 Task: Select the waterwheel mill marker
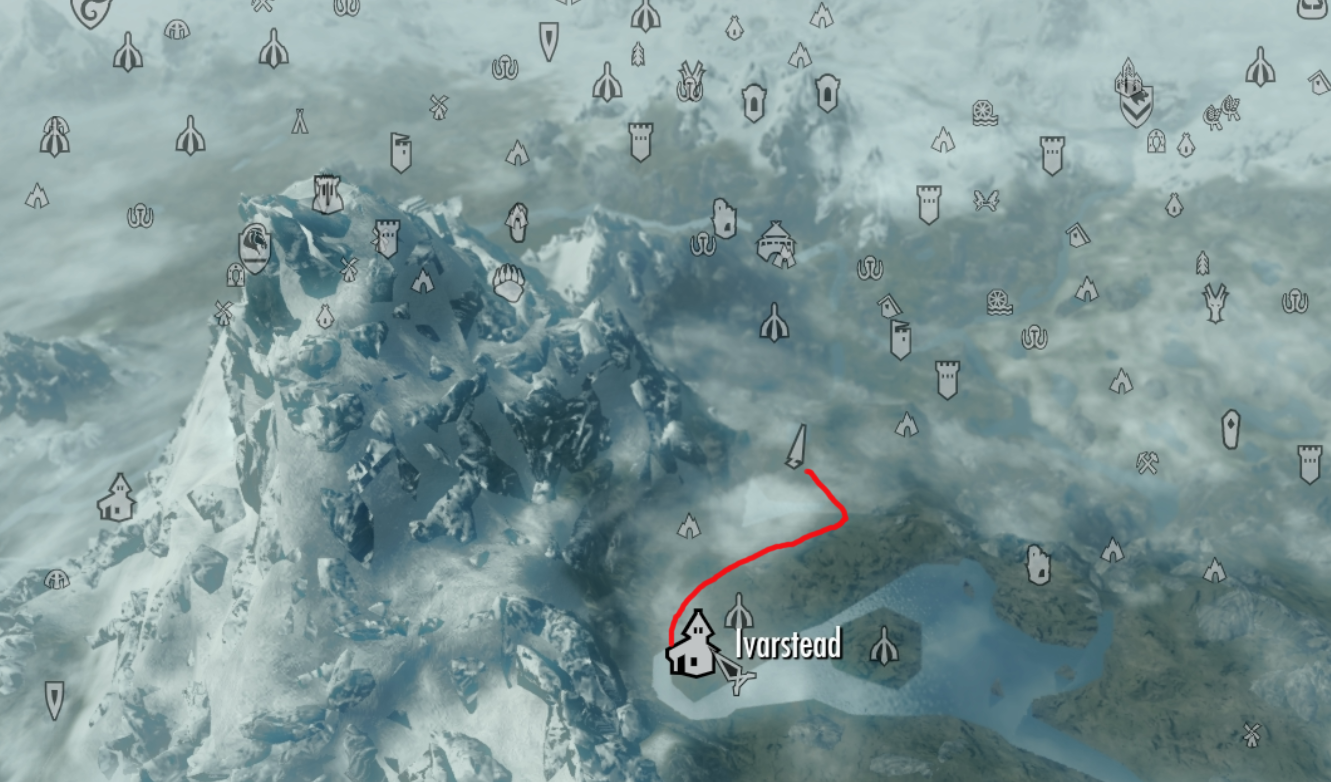pyautogui.click(x=1000, y=303)
